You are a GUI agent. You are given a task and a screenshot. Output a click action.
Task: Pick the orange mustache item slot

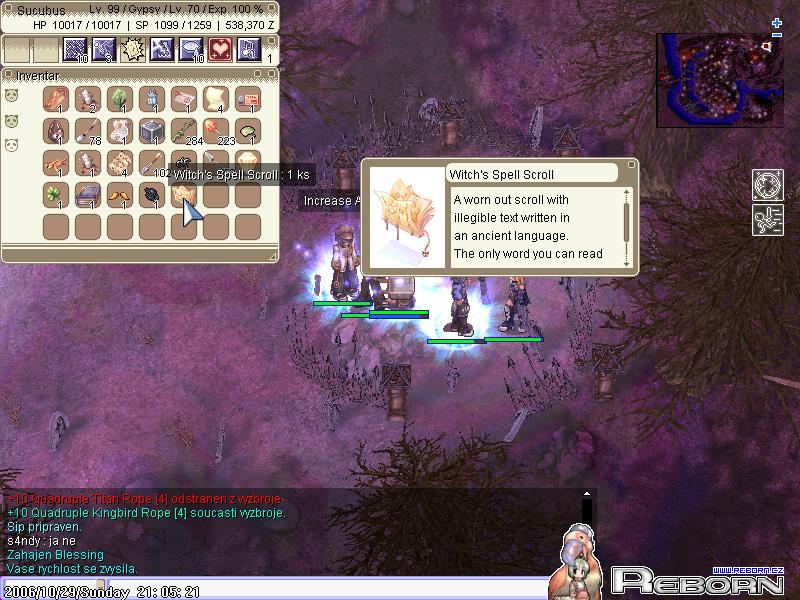(118, 194)
